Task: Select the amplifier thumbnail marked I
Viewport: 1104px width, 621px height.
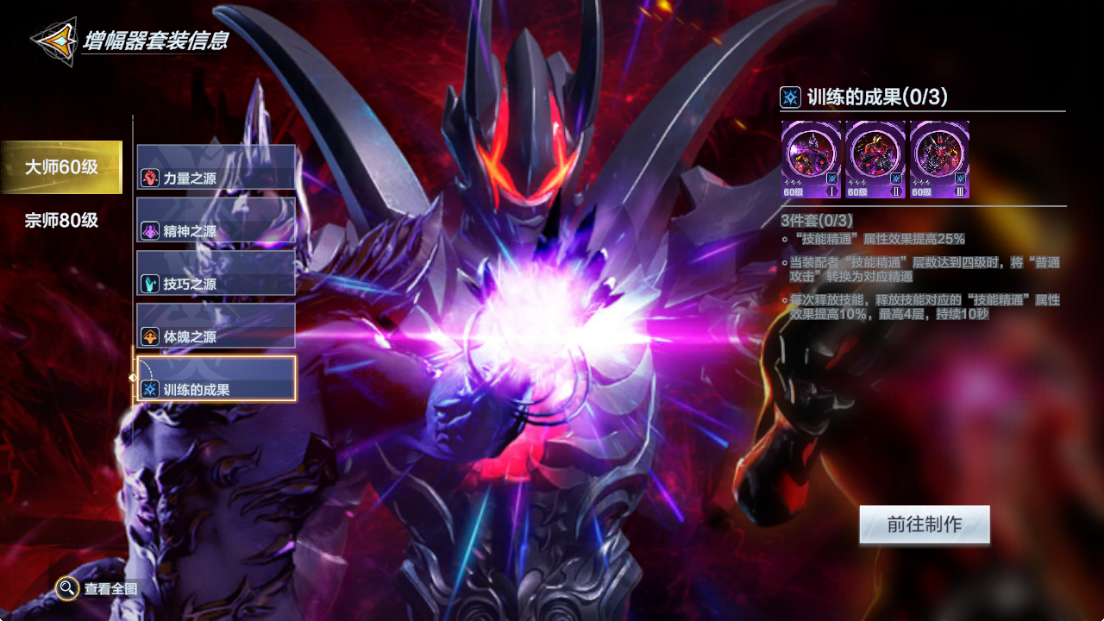Action: tap(811, 160)
